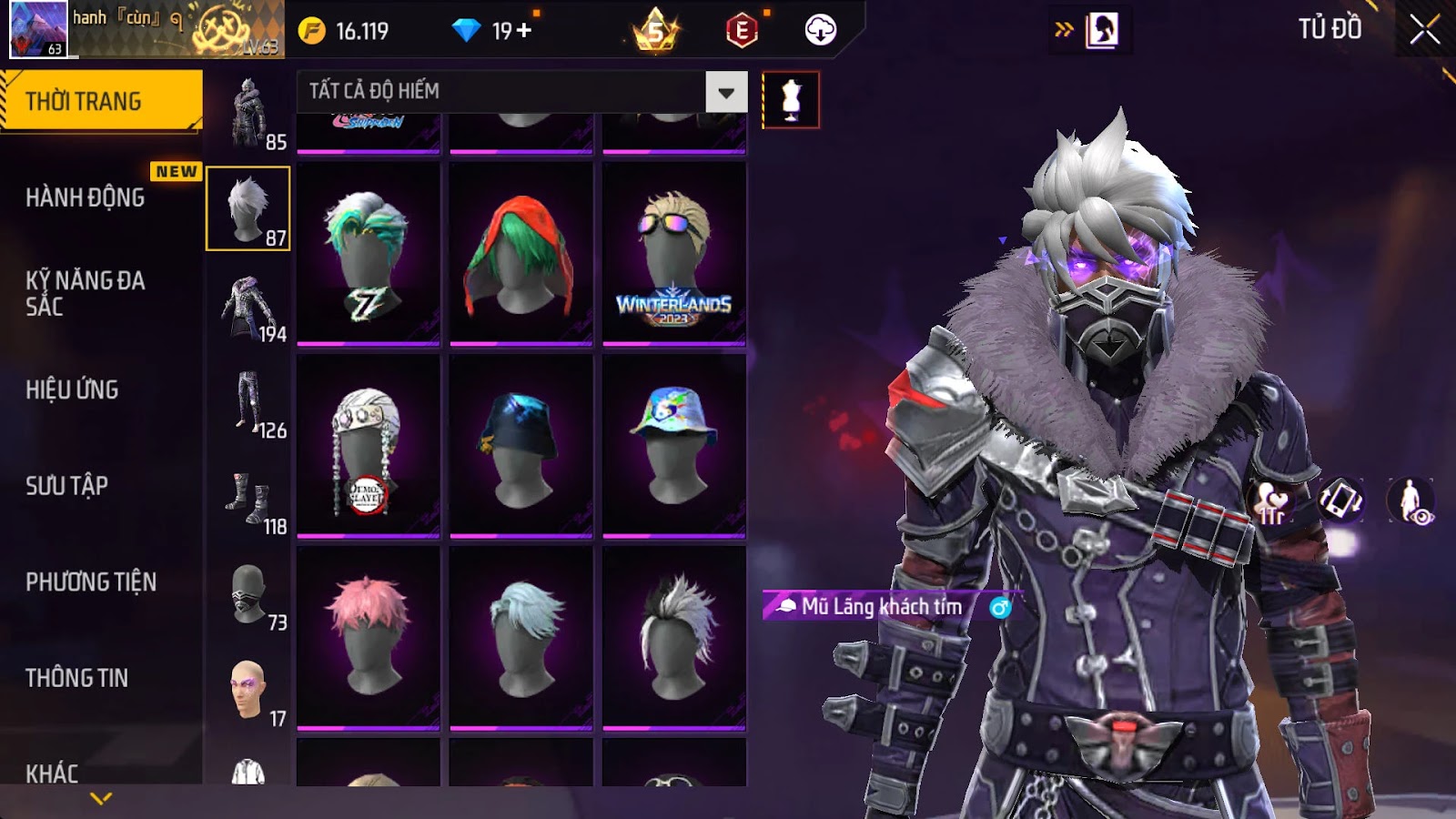Select the pink spiky hair item
Viewport: 1456px width, 819px height.
coord(369,637)
